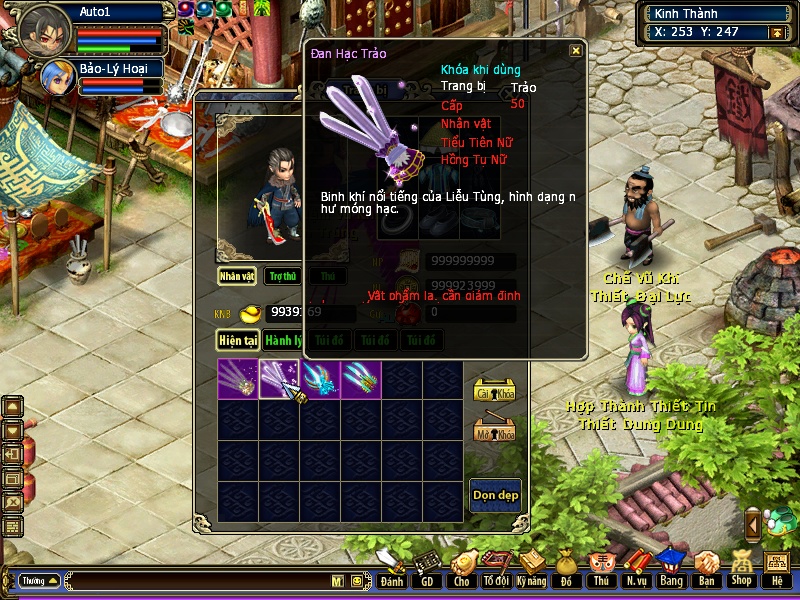Tidy the inventory with Dọn dẹp

coord(495,495)
